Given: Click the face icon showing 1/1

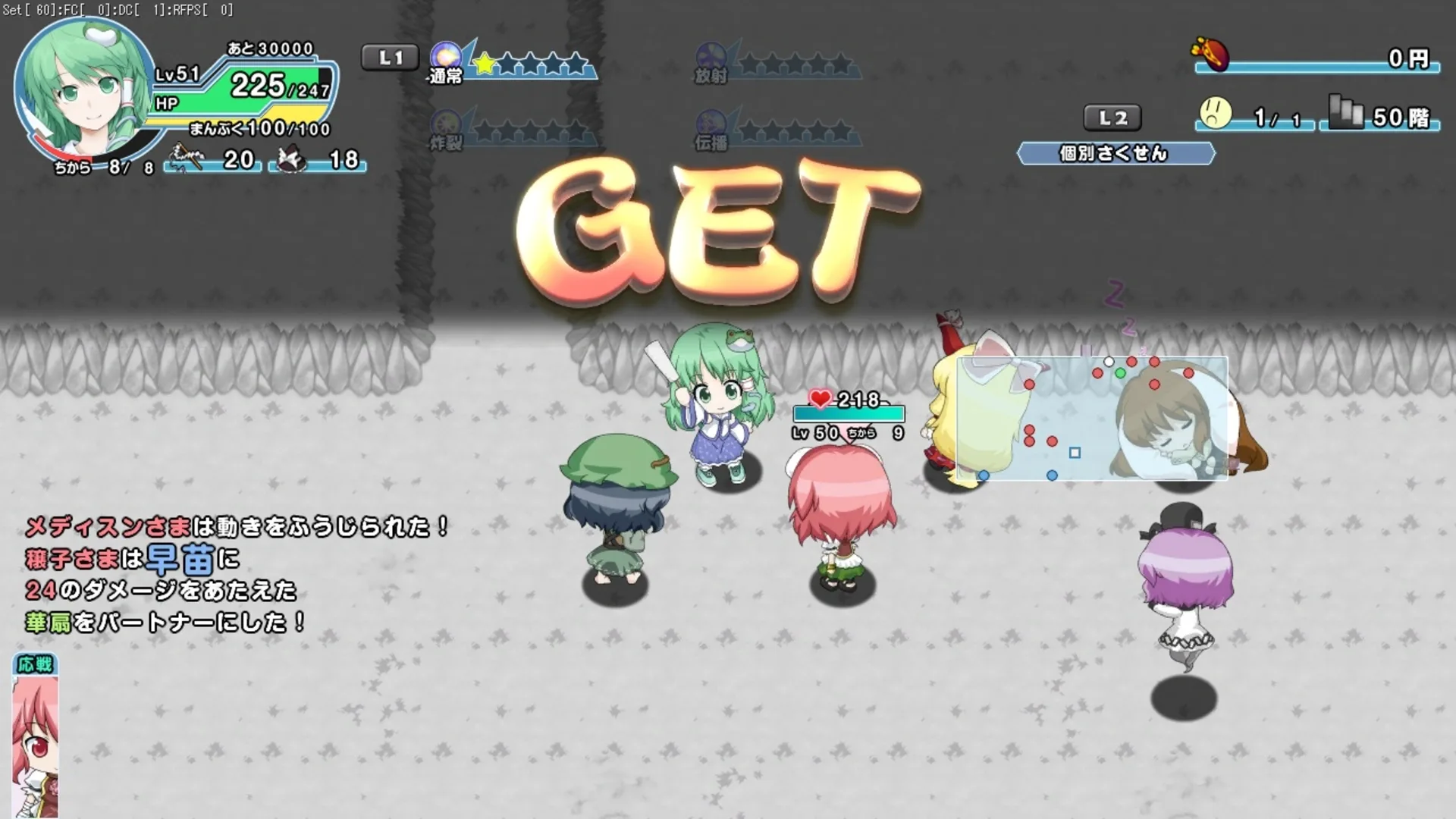Looking at the screenshot, I should [x=1215, y=114].
